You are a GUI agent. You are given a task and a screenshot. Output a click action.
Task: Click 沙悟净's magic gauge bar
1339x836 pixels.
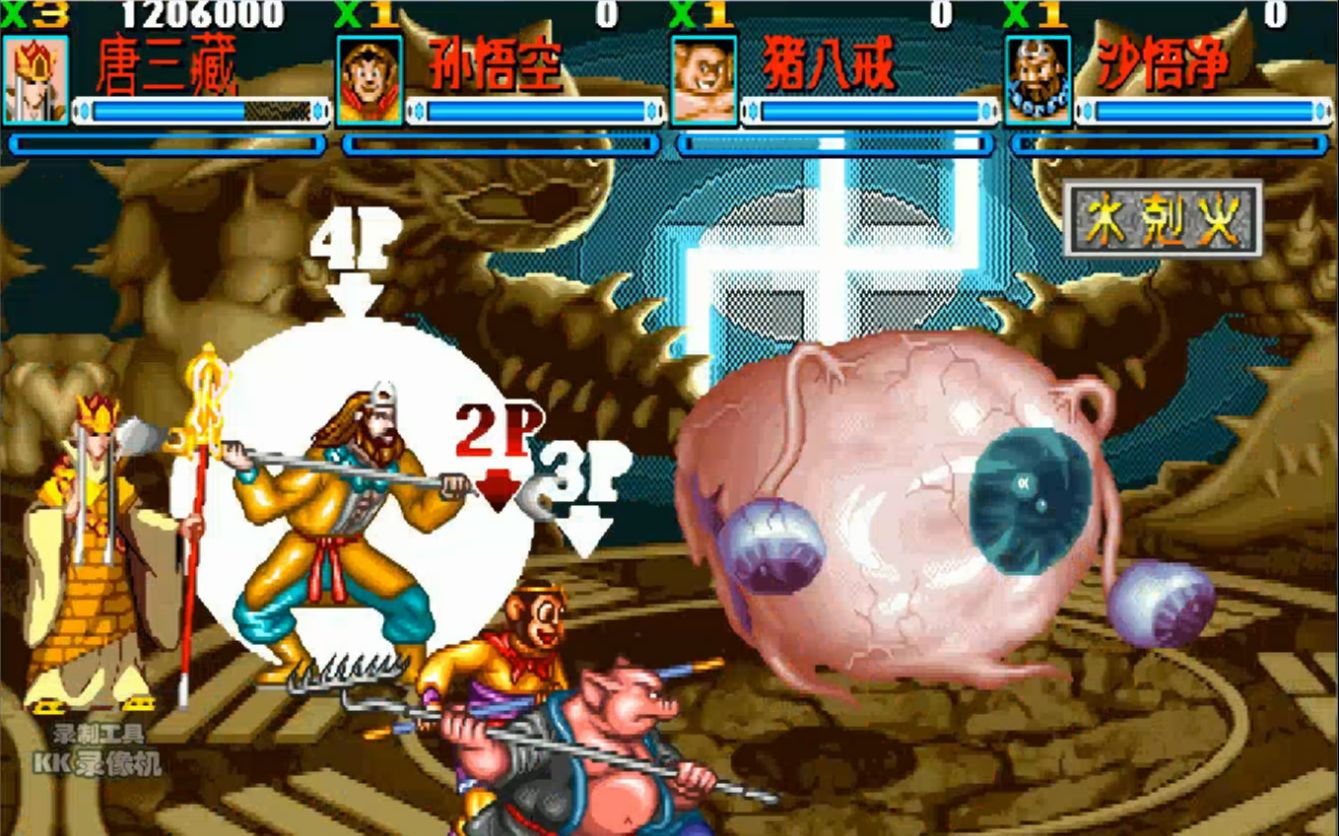click(x=1168, y=145)
